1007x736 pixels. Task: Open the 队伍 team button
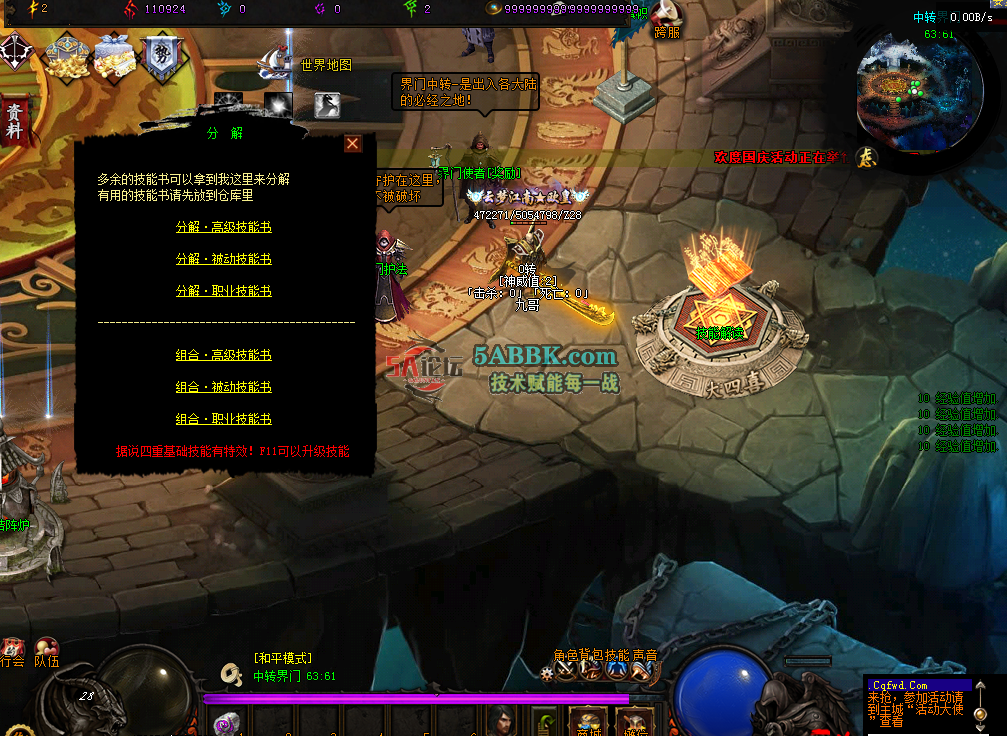tap(46, 651)
